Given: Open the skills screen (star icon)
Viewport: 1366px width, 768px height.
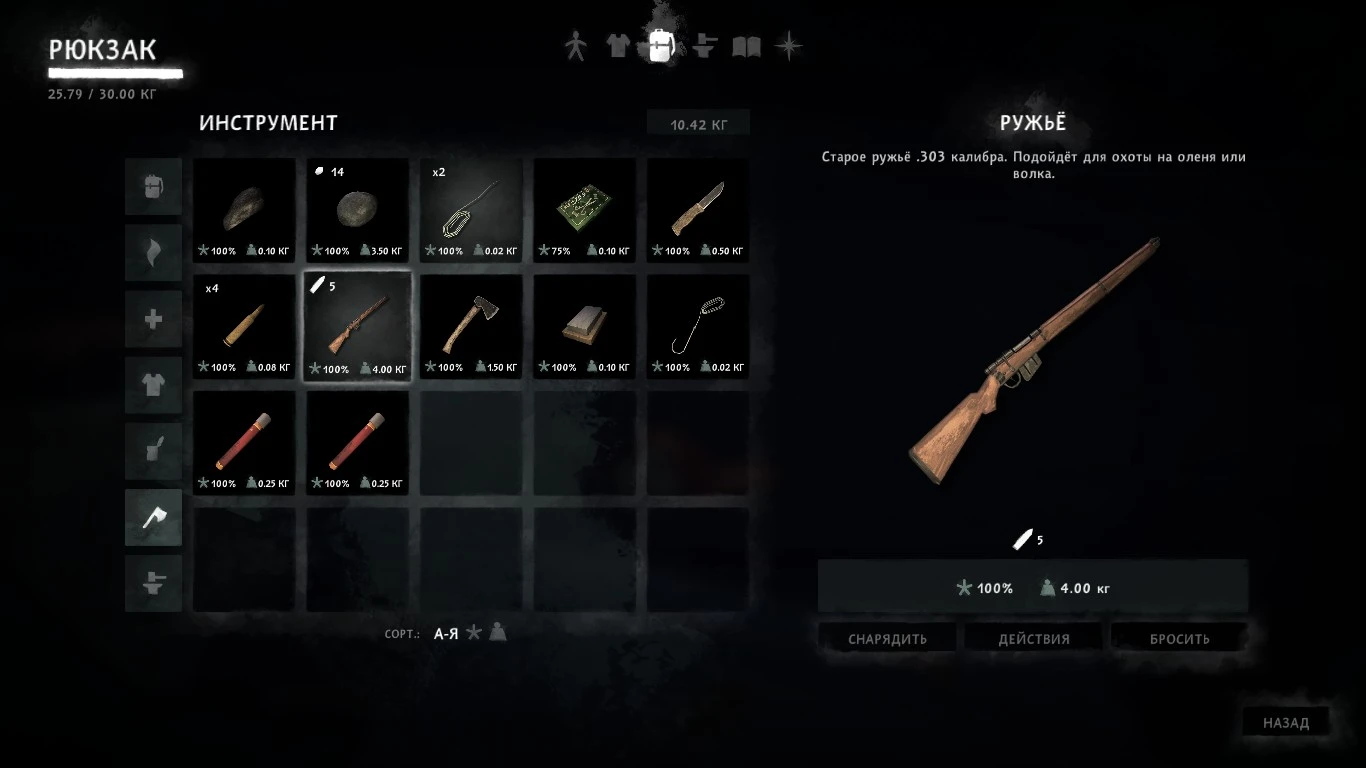Looking at the screenshot, I should click(790, 44).
